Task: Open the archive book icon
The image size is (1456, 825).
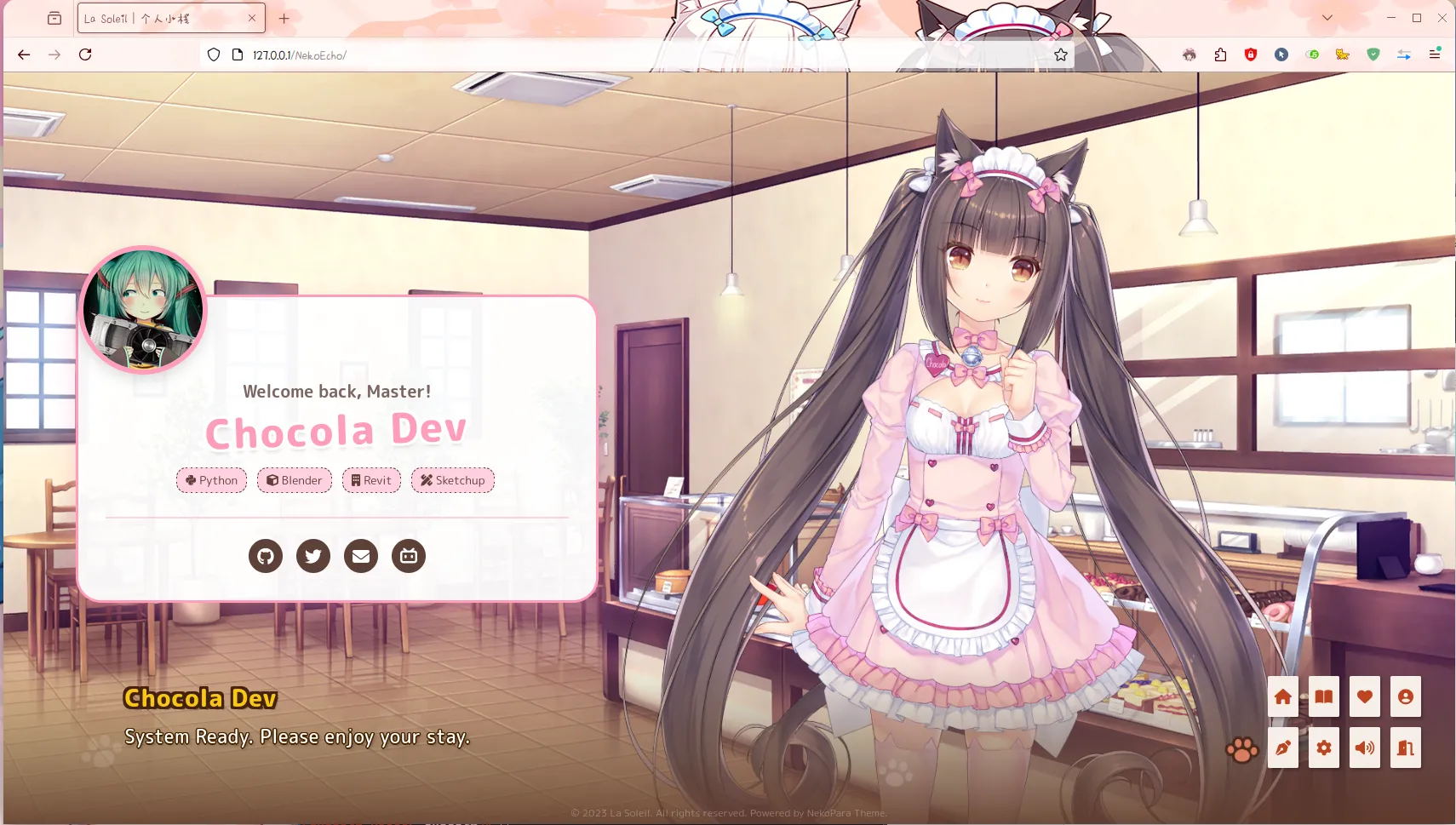Action: 1323,696
